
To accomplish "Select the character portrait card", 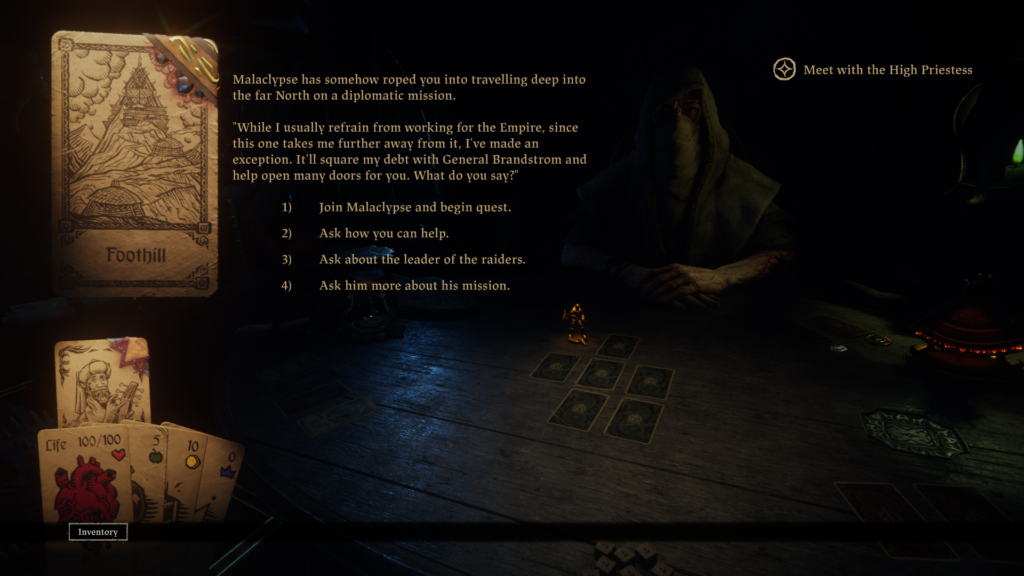I will coord(102,381).
